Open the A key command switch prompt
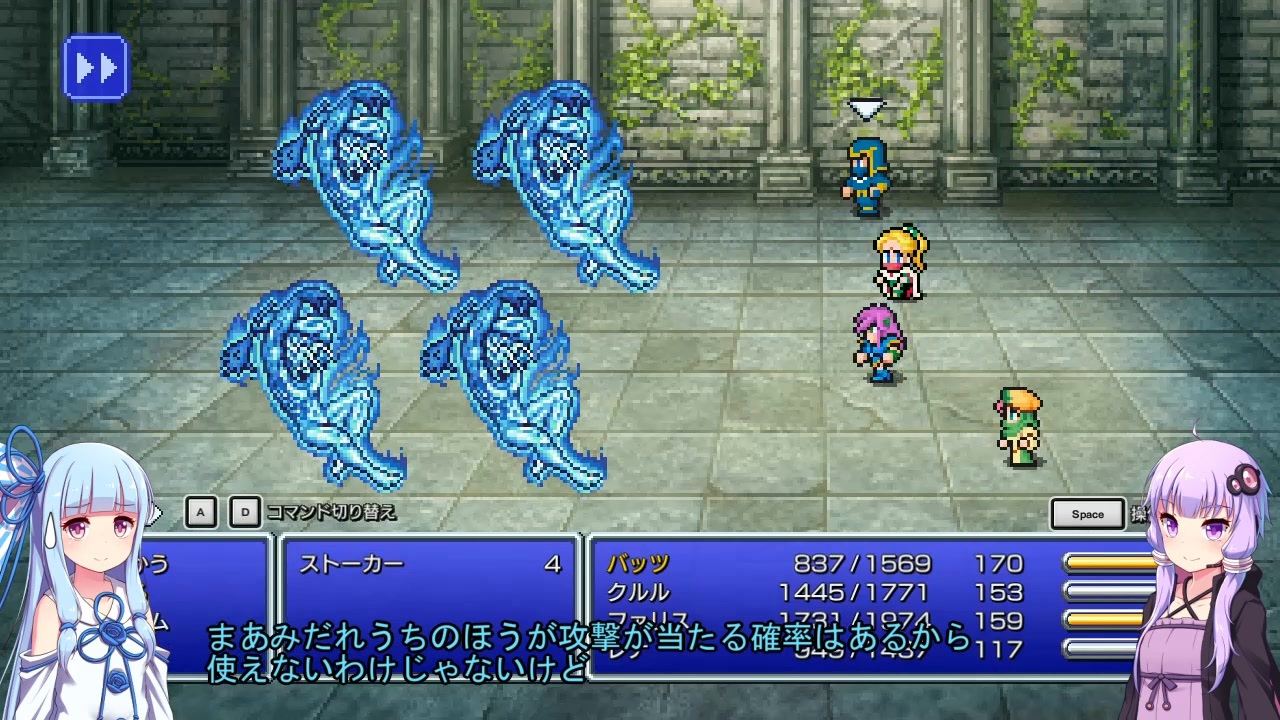 point(200,511)
